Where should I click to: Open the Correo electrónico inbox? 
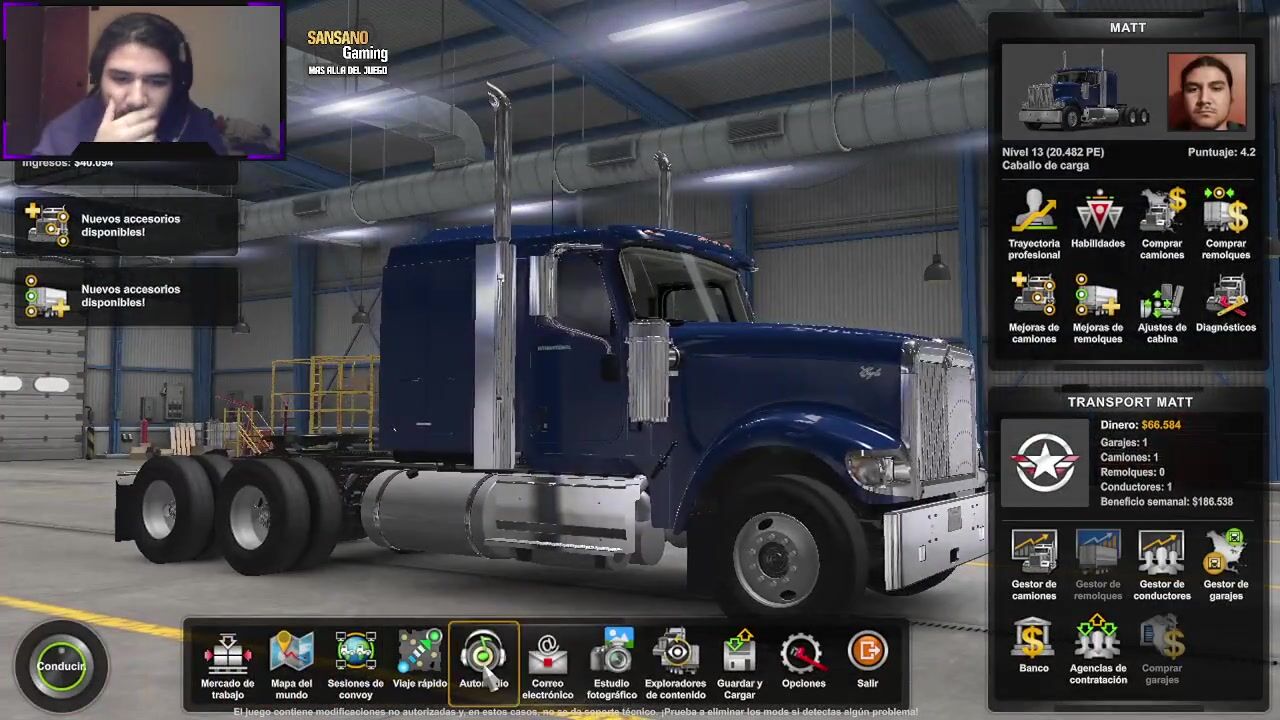[547, 662]
